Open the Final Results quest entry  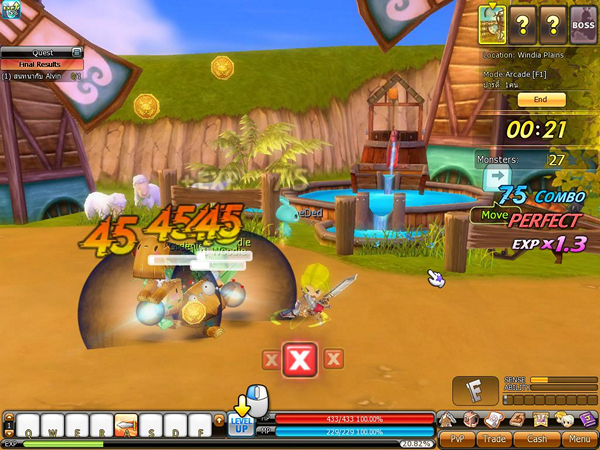pyautogui.click(x=41, y=64)
